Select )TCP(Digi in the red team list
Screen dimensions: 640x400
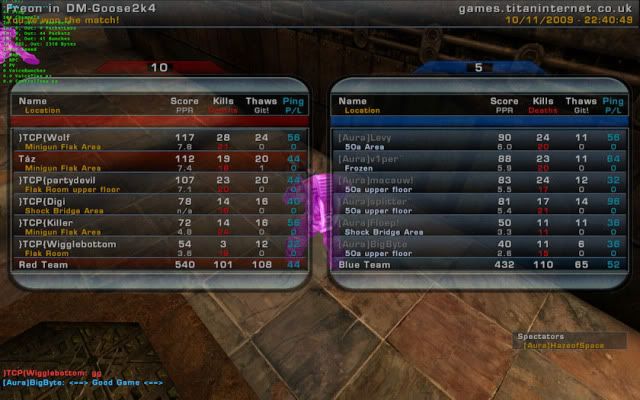click(x=160, y=205)
